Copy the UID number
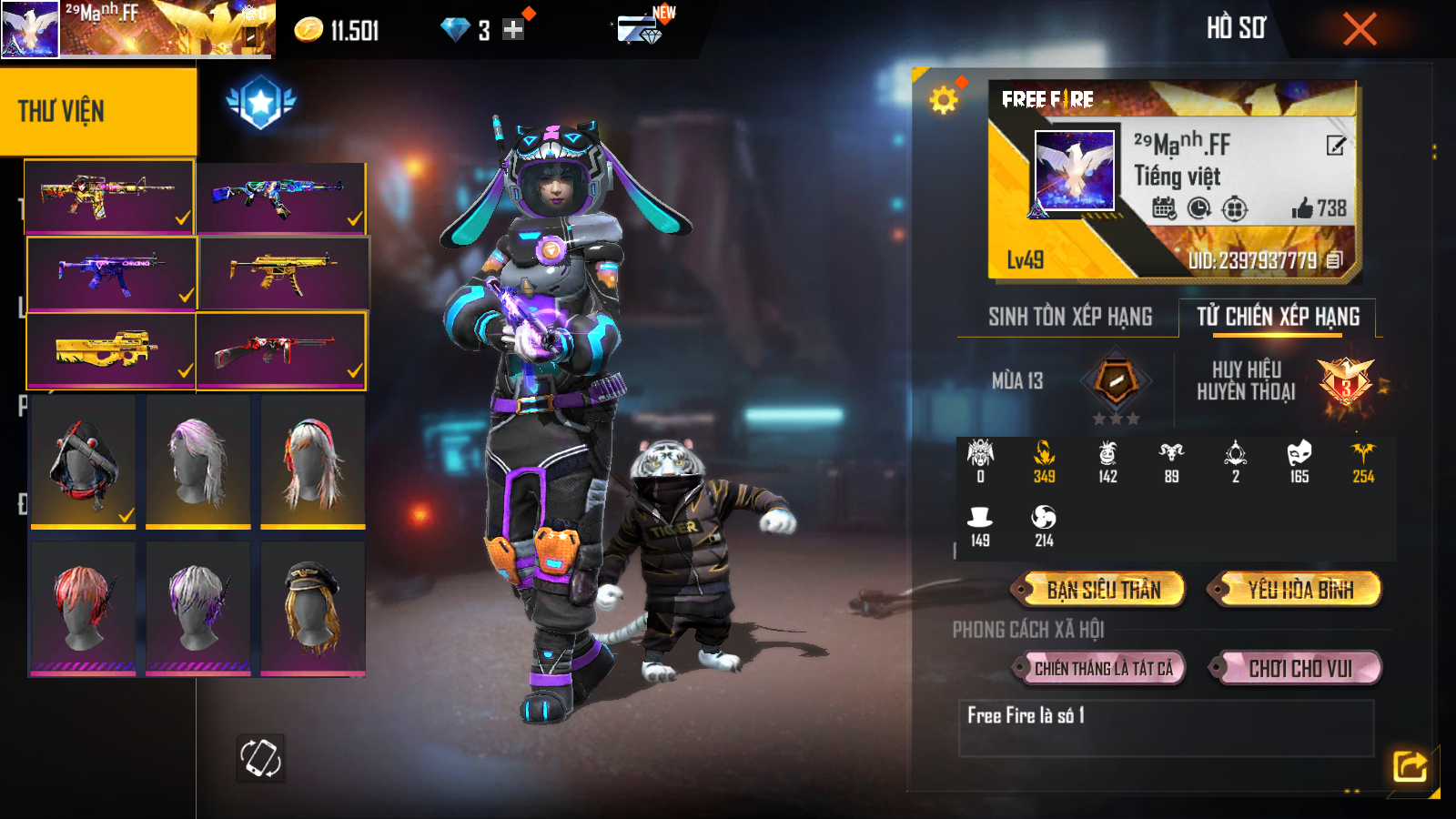The image size is (1456, 819). (1334, 260)
